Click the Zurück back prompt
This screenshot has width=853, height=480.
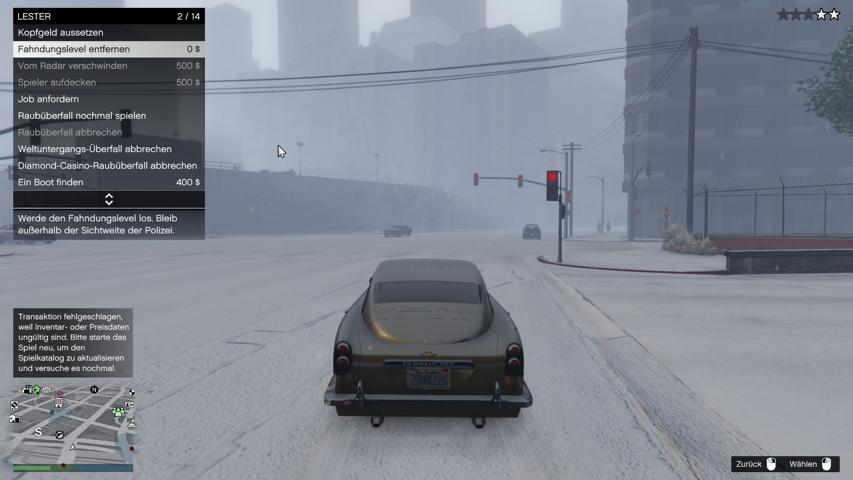756,464
